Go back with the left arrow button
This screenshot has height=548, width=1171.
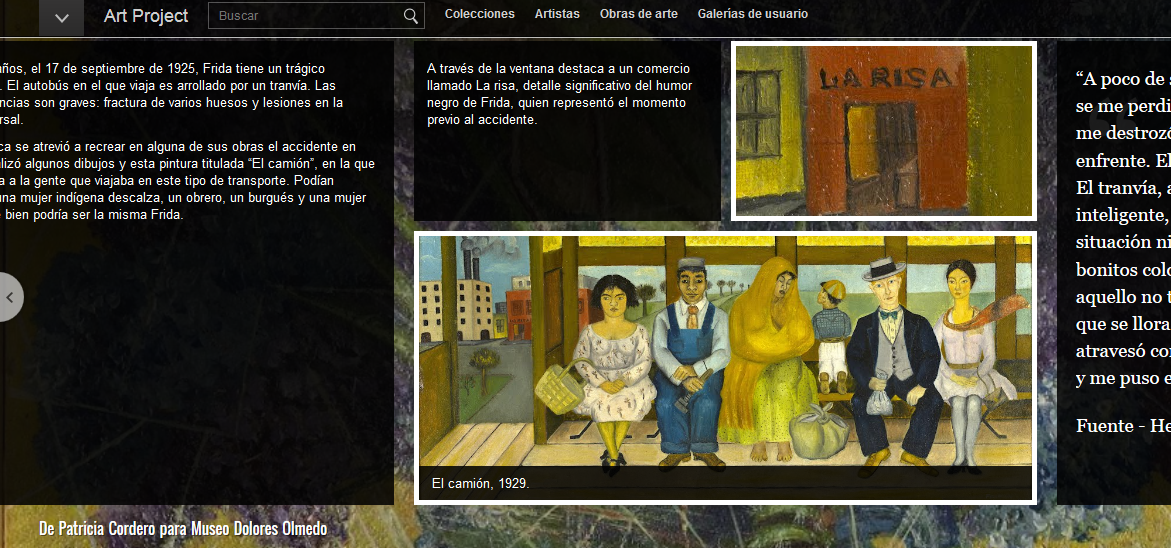pyautogui.click(x=10, y=297)
